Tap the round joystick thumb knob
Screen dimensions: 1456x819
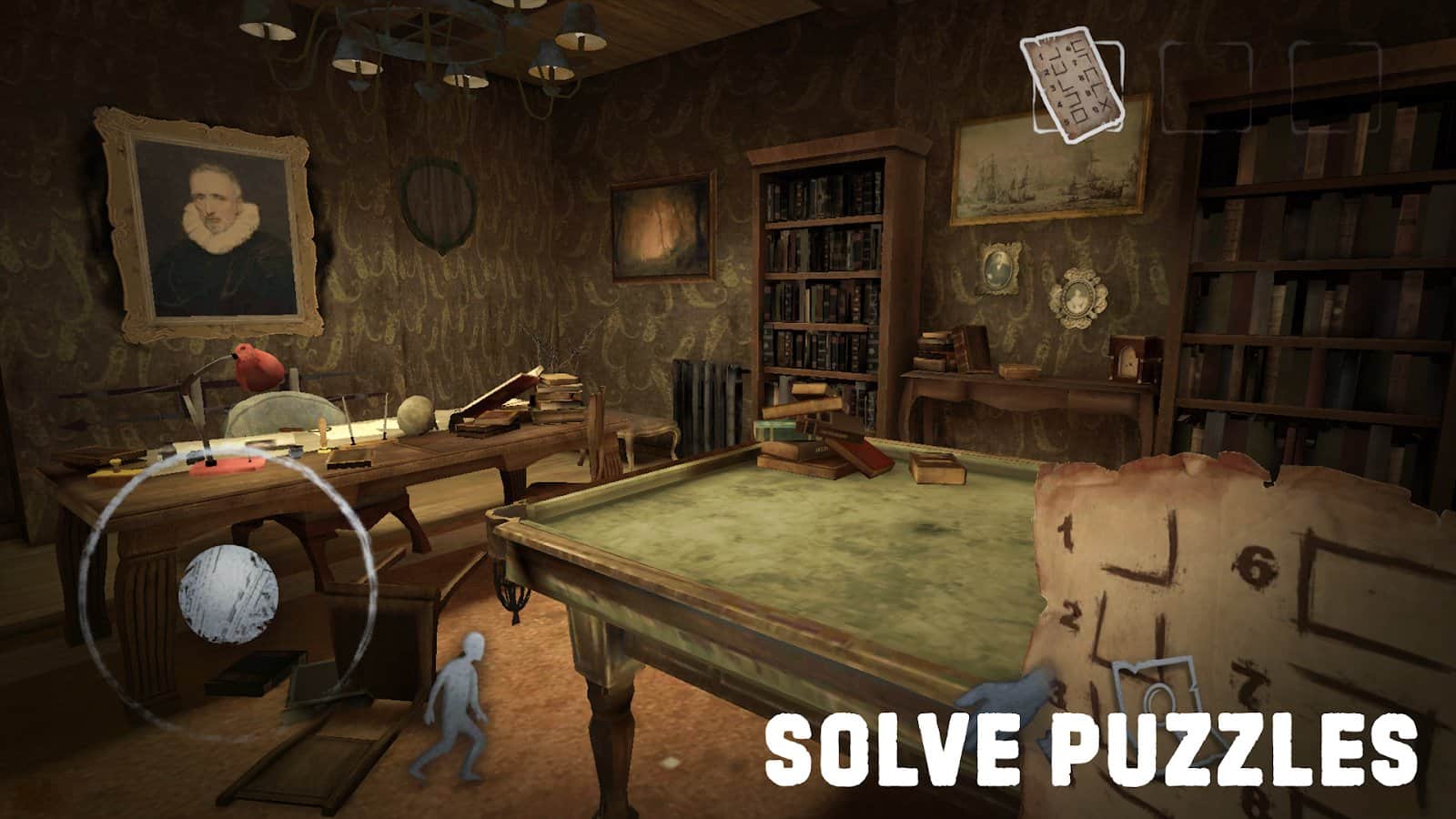[x=228, y=594]
